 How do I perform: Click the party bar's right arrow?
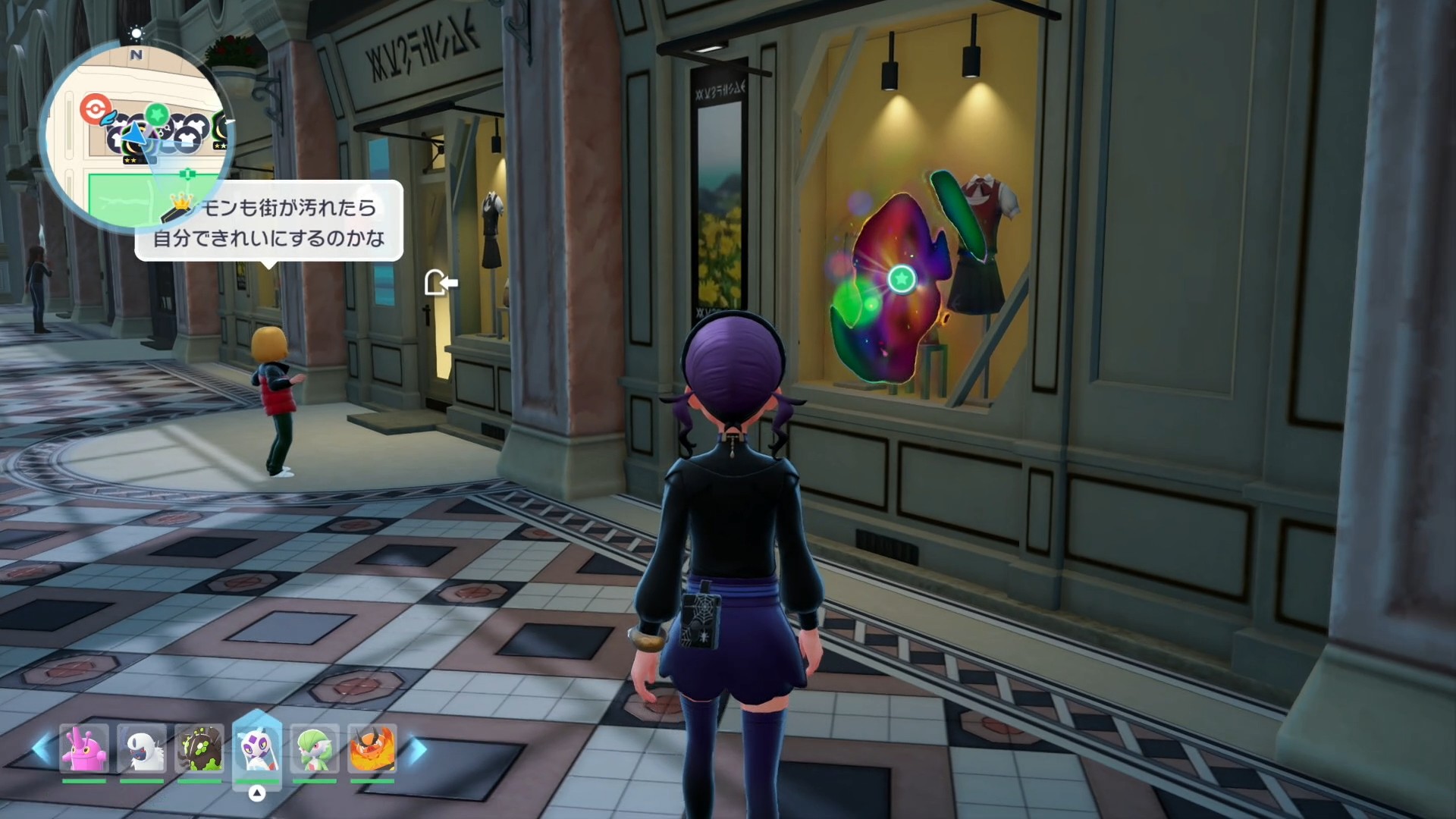click(416, 748)
